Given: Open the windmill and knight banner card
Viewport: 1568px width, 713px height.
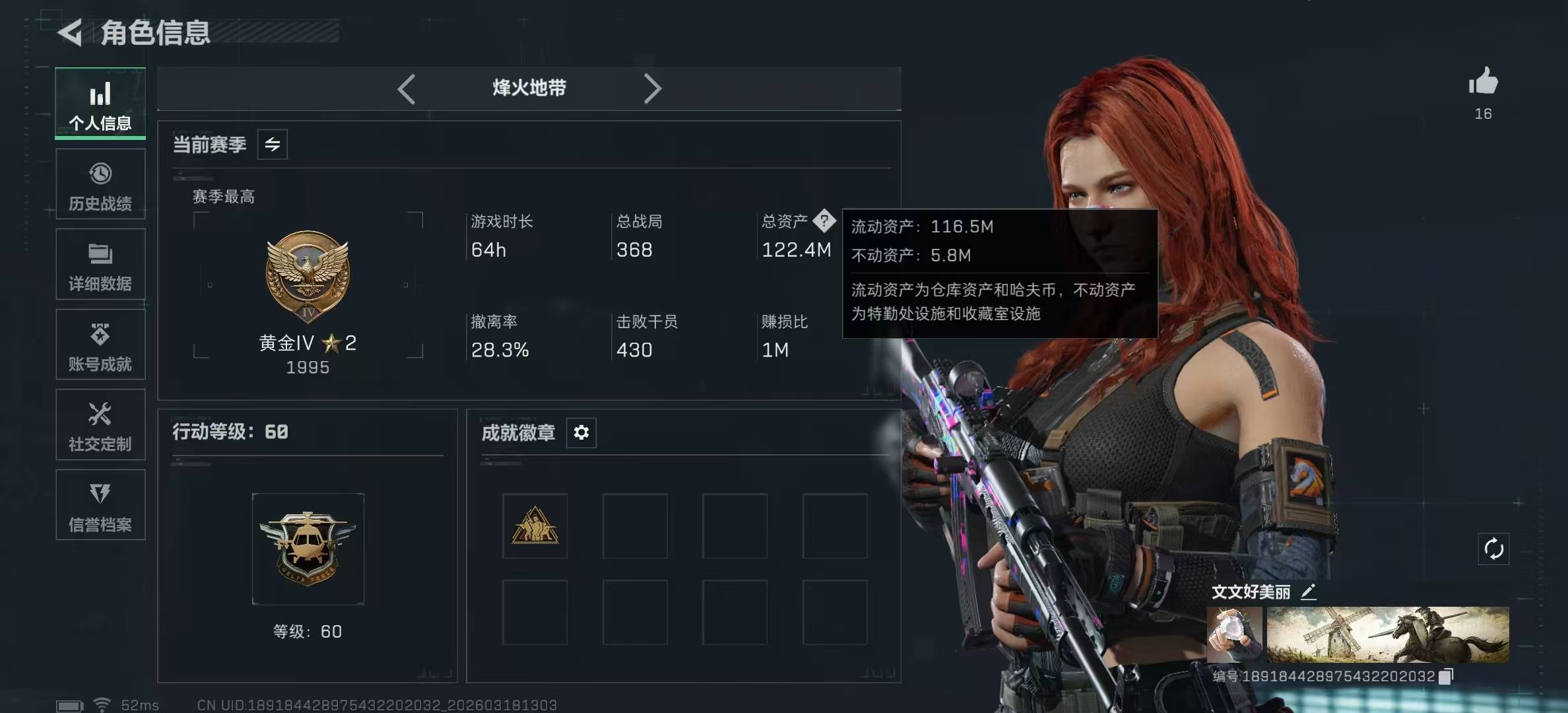Looking at the screenshot, I should pyautogui.click(x=1388, y=634).
